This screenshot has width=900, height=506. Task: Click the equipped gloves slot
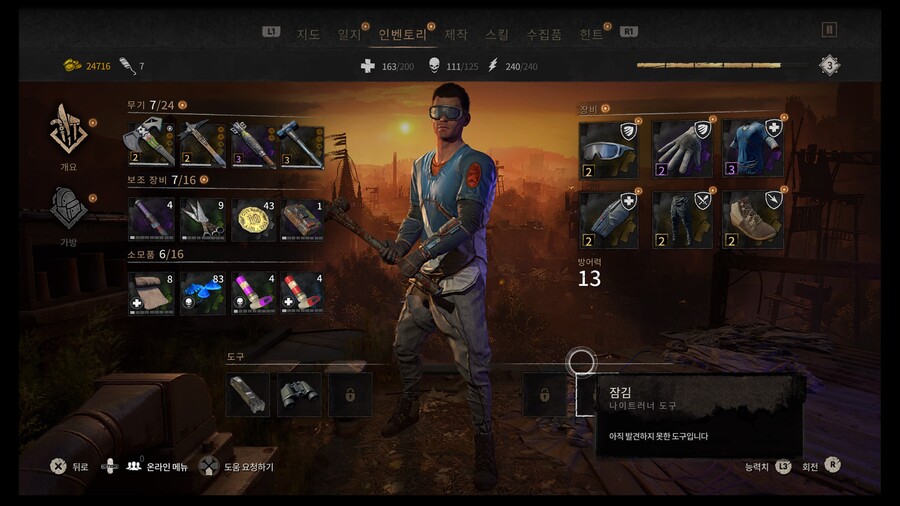coord(681,149)
